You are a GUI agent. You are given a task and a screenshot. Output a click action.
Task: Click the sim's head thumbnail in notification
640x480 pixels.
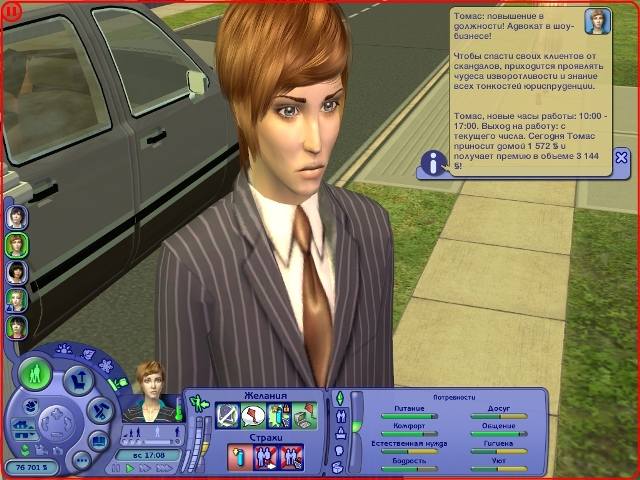click(x=600, y=22)
